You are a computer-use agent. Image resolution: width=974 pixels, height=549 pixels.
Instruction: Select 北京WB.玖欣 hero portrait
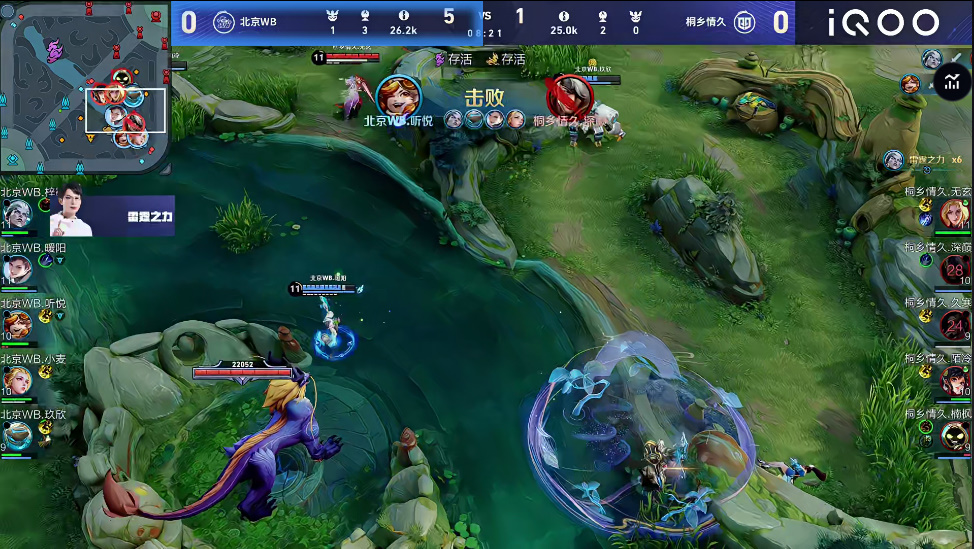[16, 435]
